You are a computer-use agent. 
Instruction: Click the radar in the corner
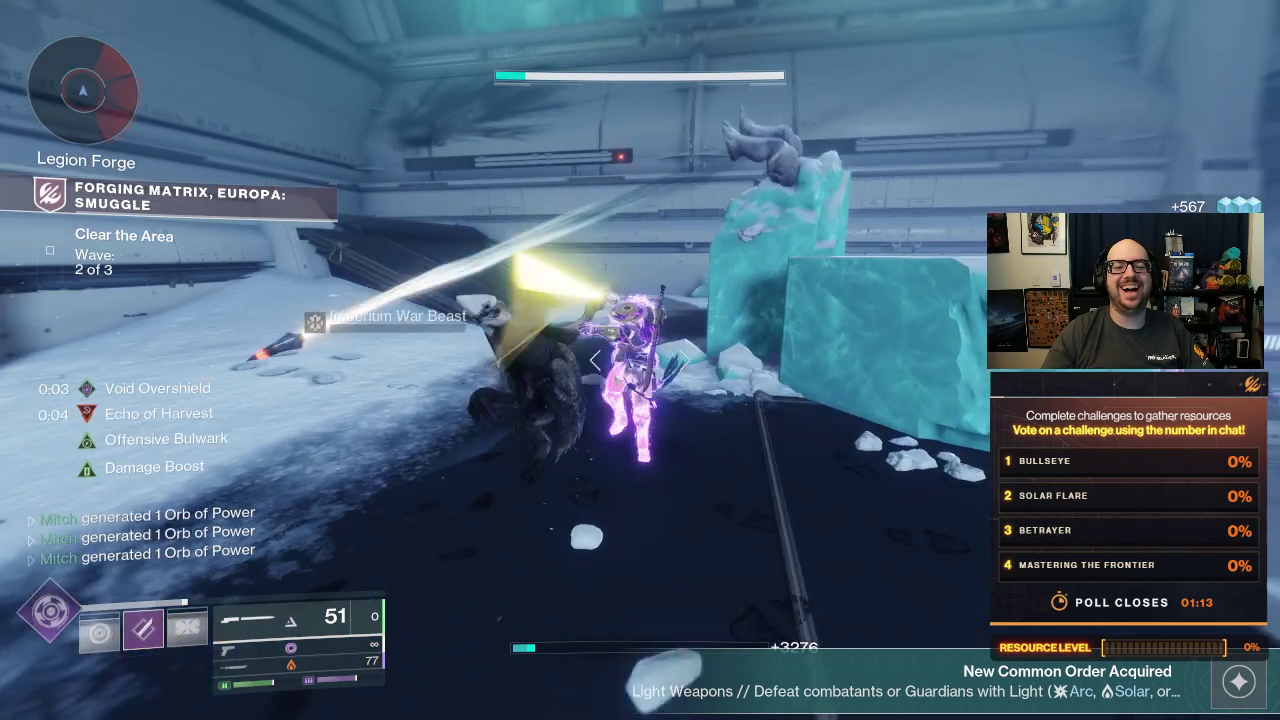click(82, 91)
